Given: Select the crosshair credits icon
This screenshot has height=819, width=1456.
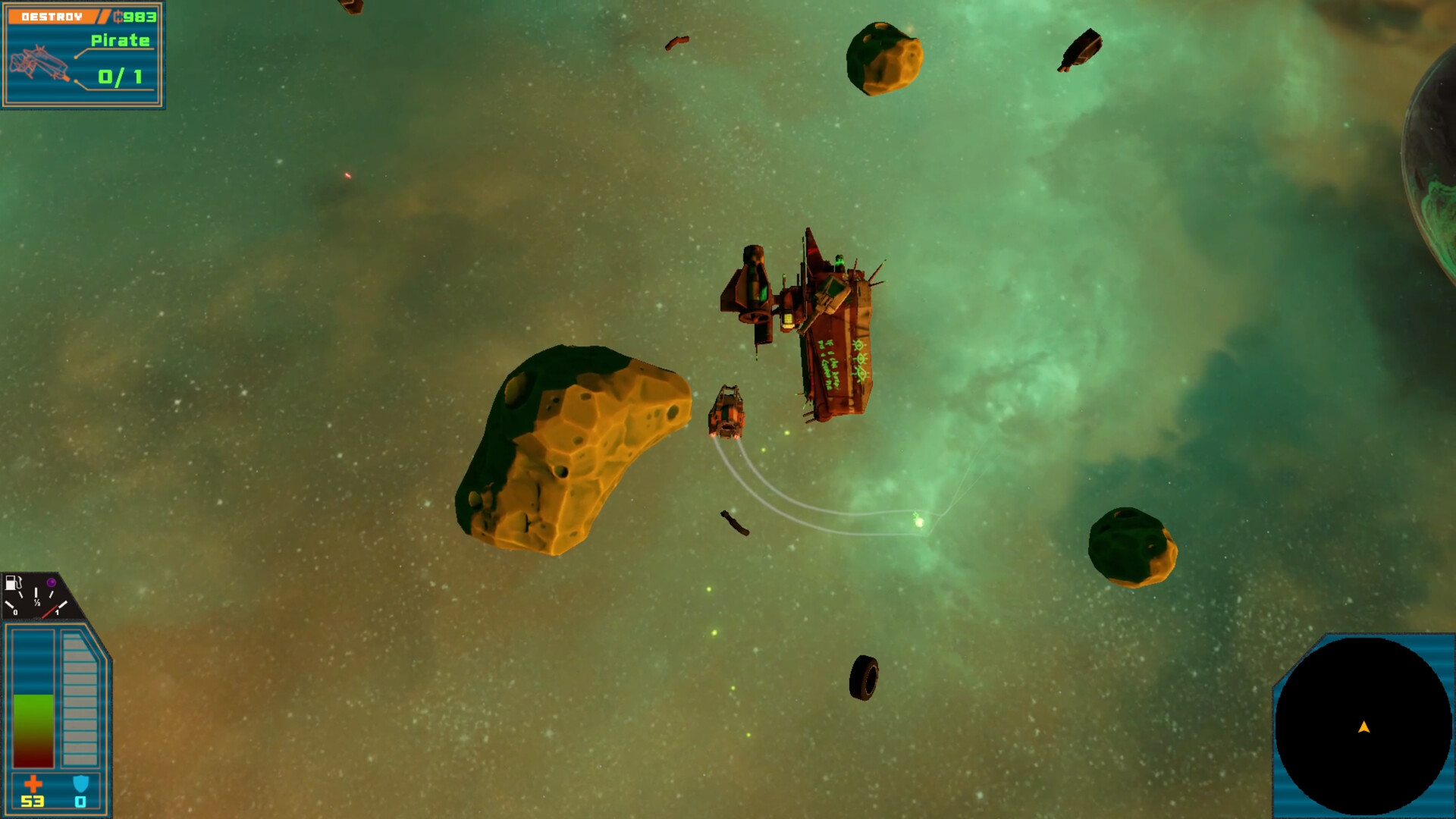Looking at the screenshot, I should click(x=118, y=17).
